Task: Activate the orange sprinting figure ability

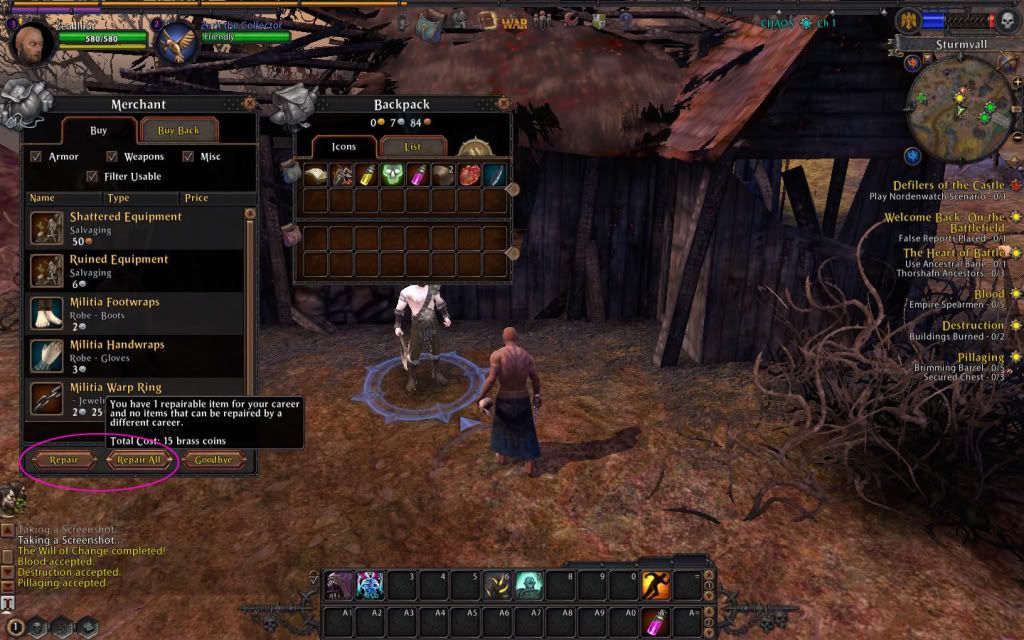Action: click(x=656, y=584)
